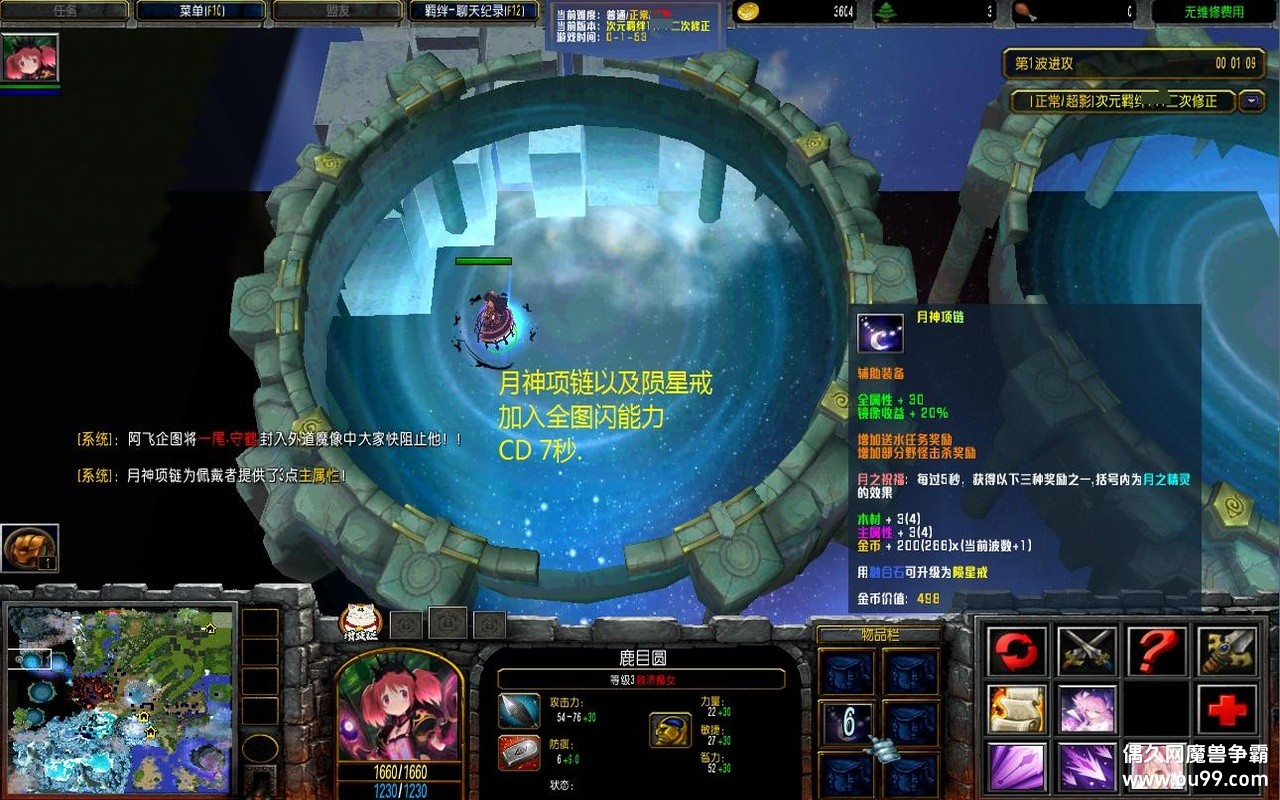This screenshot has height=800, width=1280.
Task: Open the 菜单 (F10) game menu
Action: [200, 11]
